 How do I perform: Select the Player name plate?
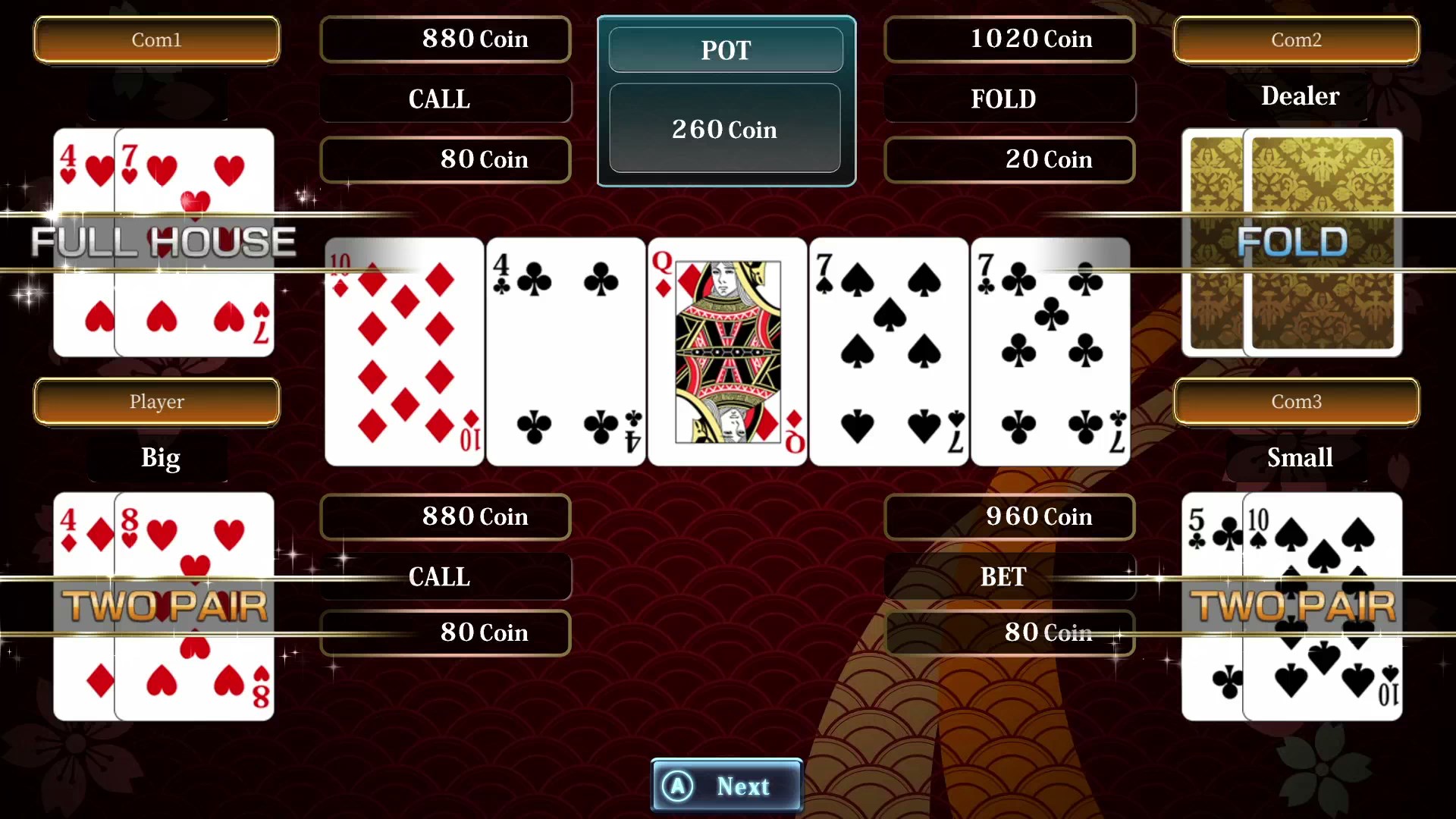[x=157, y=402]
